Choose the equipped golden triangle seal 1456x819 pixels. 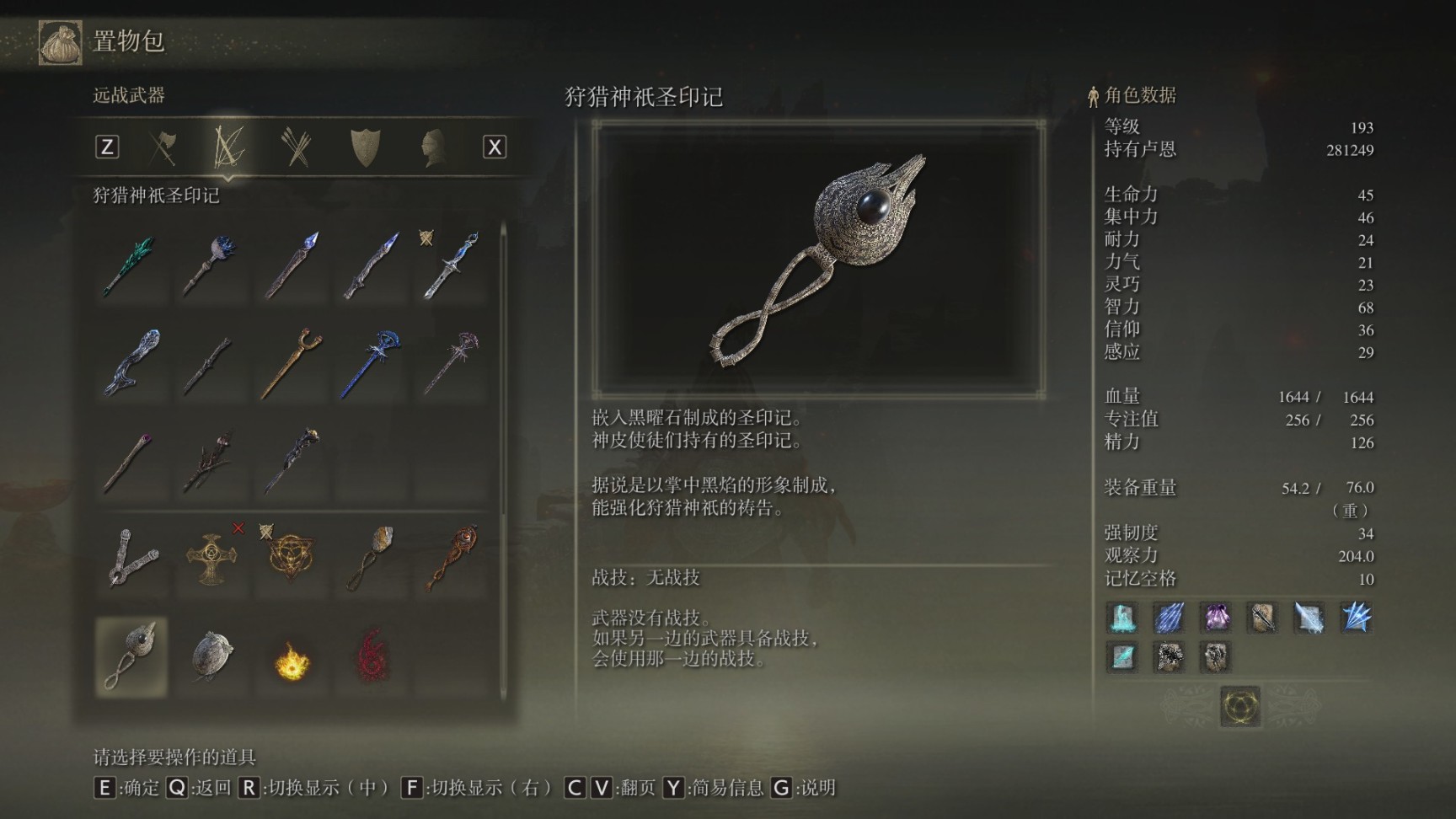coord(291,558)
